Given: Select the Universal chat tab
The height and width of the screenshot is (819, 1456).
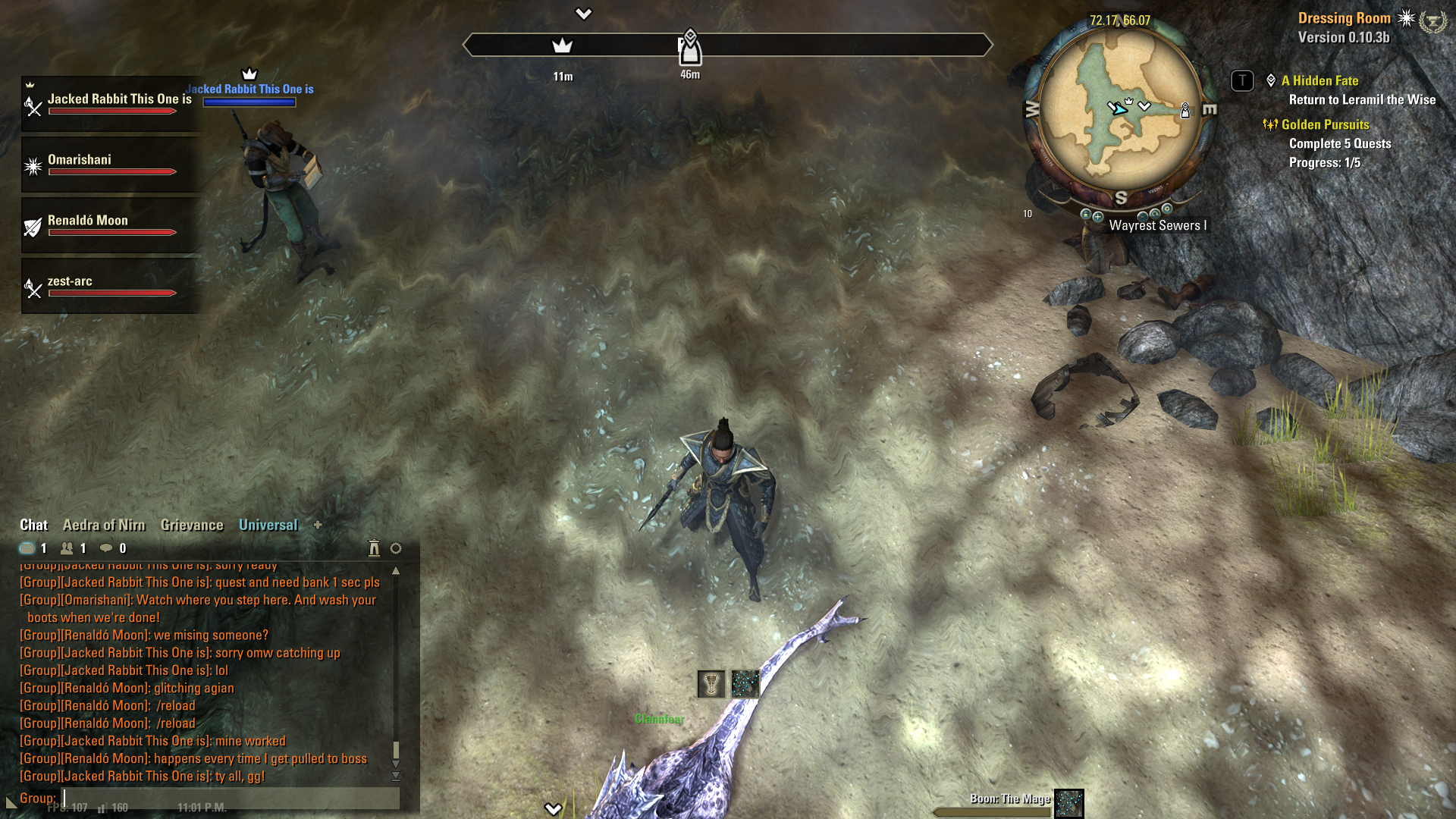Looking at the screenshot, I should pos(268,525).
